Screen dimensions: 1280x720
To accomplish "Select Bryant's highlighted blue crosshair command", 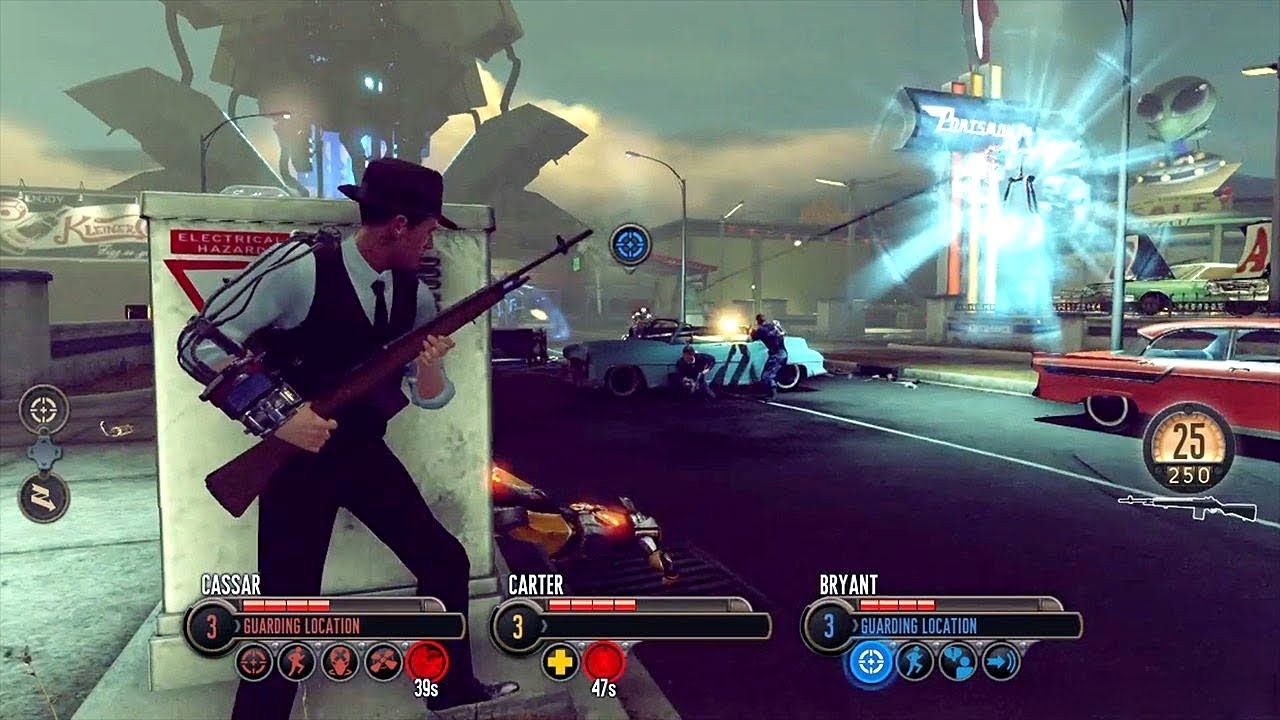I will (870, 662).
